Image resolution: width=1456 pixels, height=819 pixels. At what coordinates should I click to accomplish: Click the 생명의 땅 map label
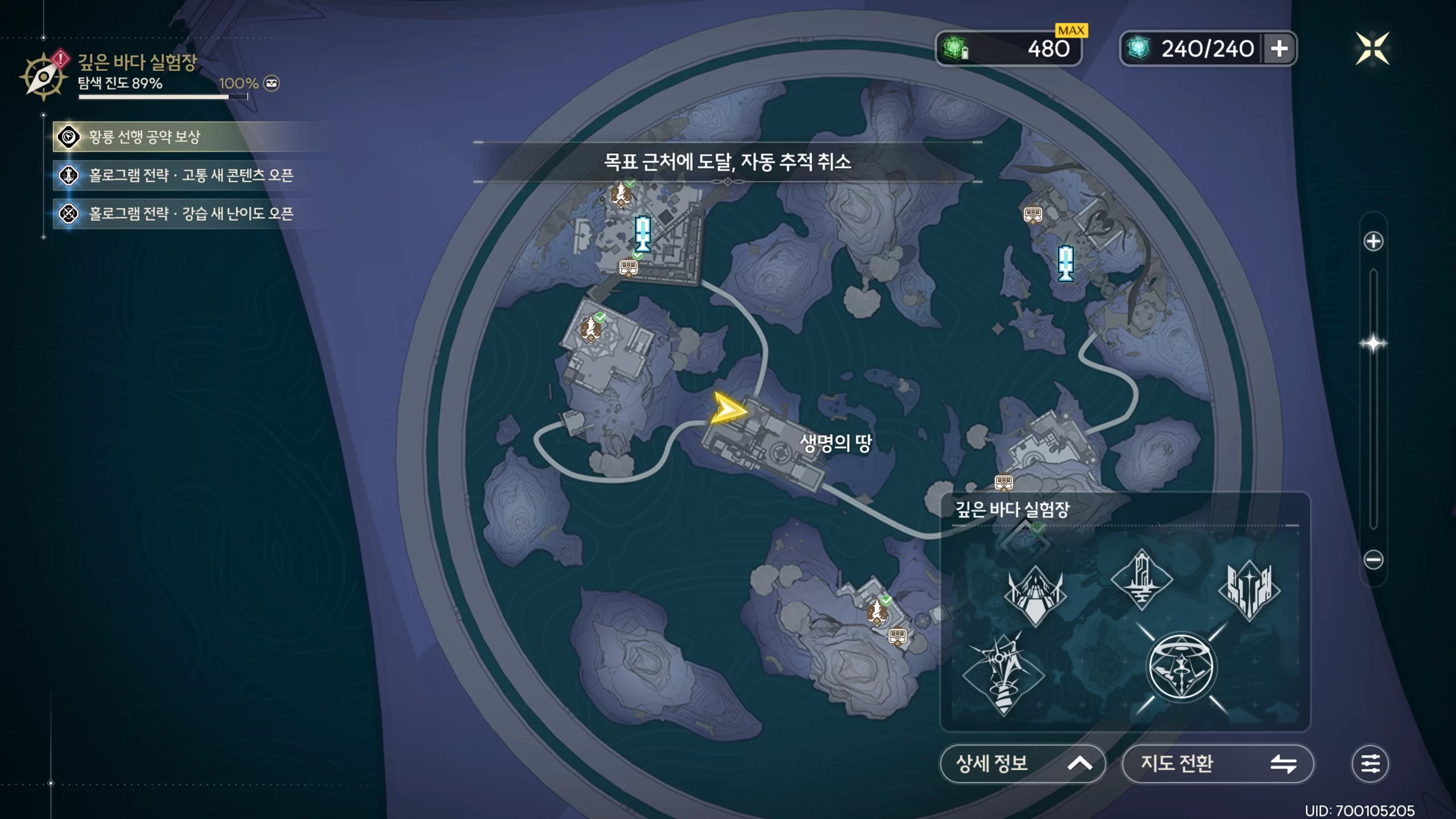tap(835, 443)
